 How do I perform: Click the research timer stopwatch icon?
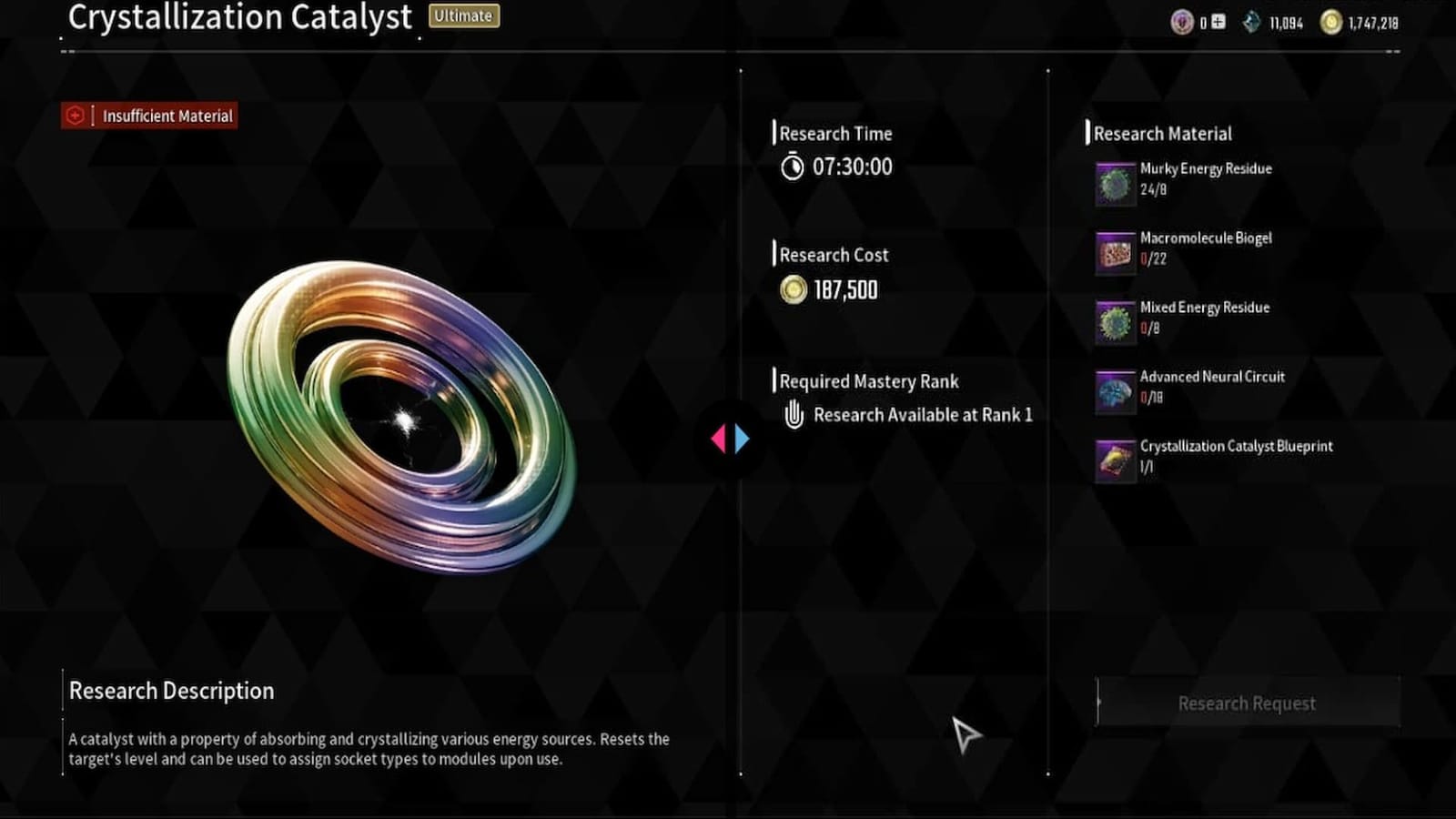tap(791, 167)
